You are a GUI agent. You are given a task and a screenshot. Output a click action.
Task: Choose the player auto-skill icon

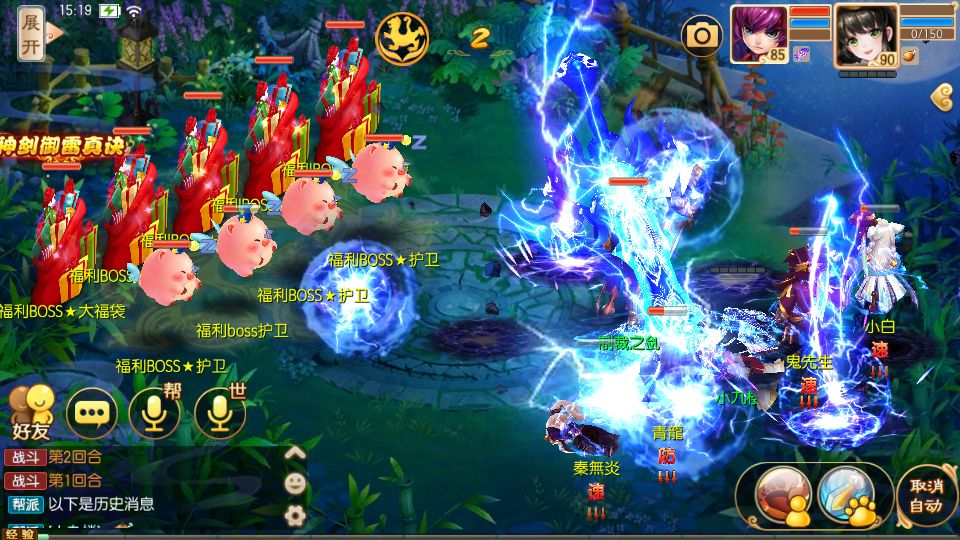click(783, 492)
